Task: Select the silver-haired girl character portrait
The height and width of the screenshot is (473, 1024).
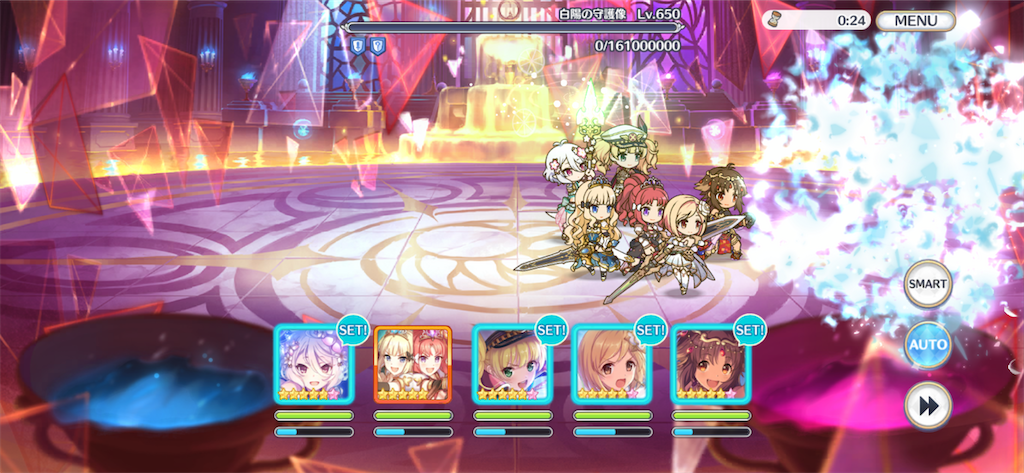Action: click(313, 364)
